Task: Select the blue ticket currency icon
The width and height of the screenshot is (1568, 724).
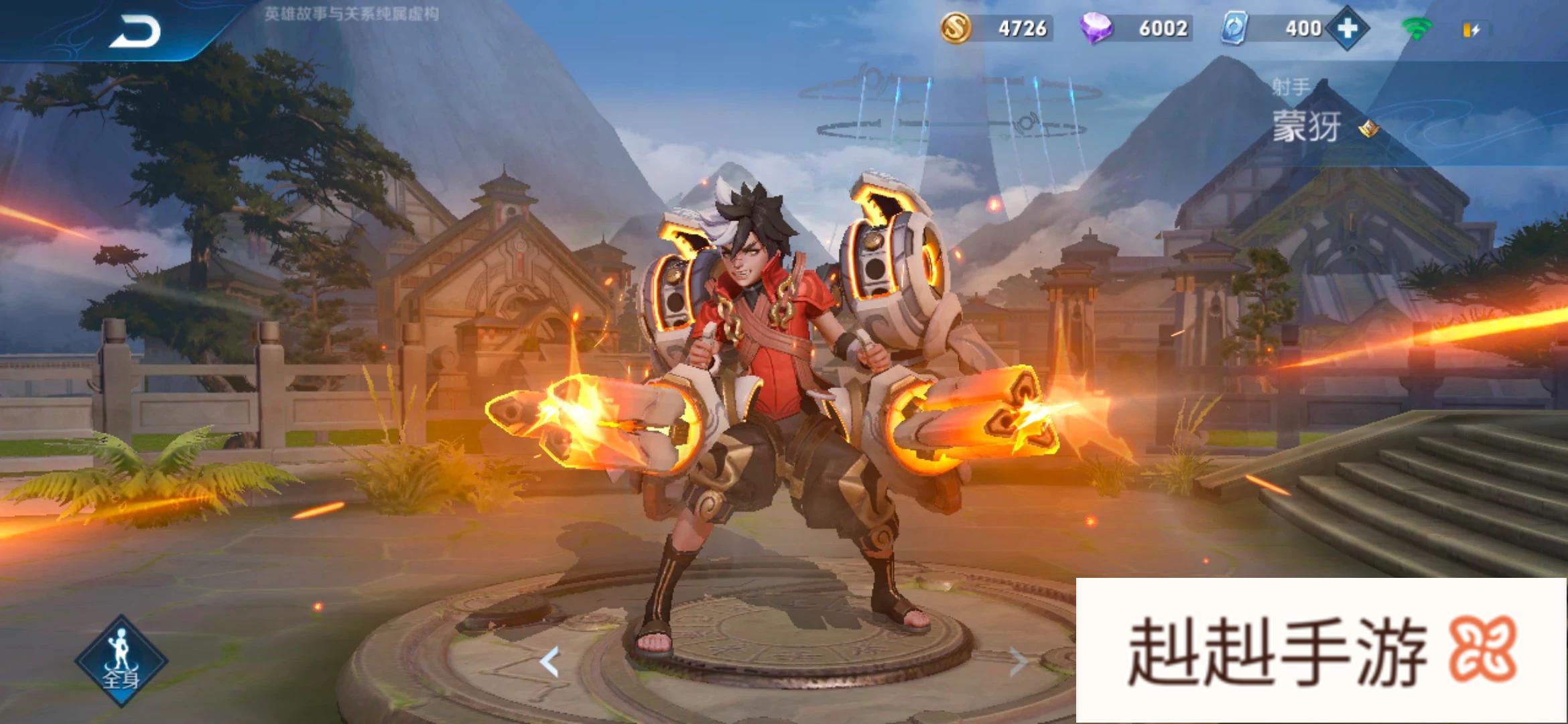Action: [1234, 29]
